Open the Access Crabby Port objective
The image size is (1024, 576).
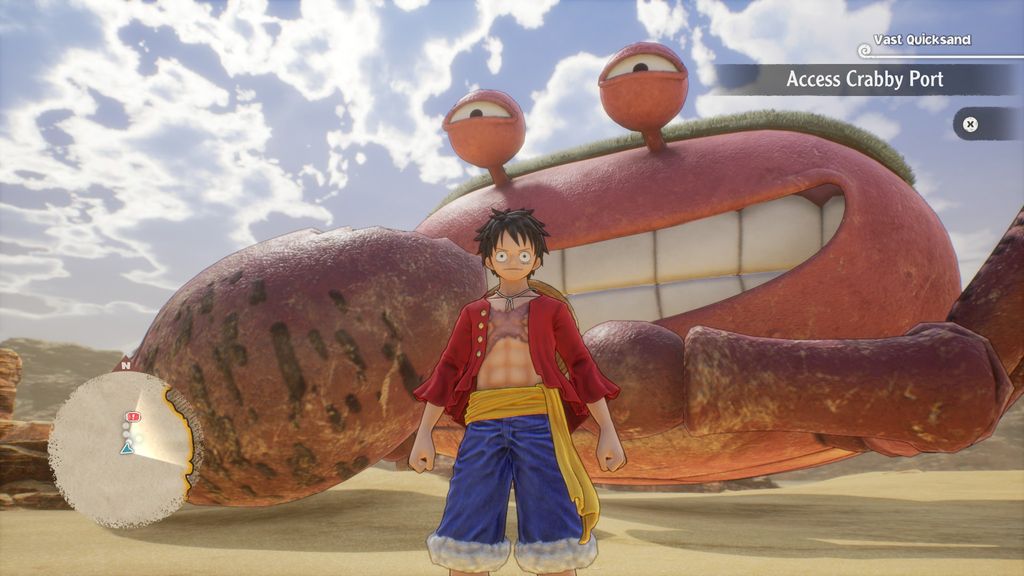[x=864, y=79]
